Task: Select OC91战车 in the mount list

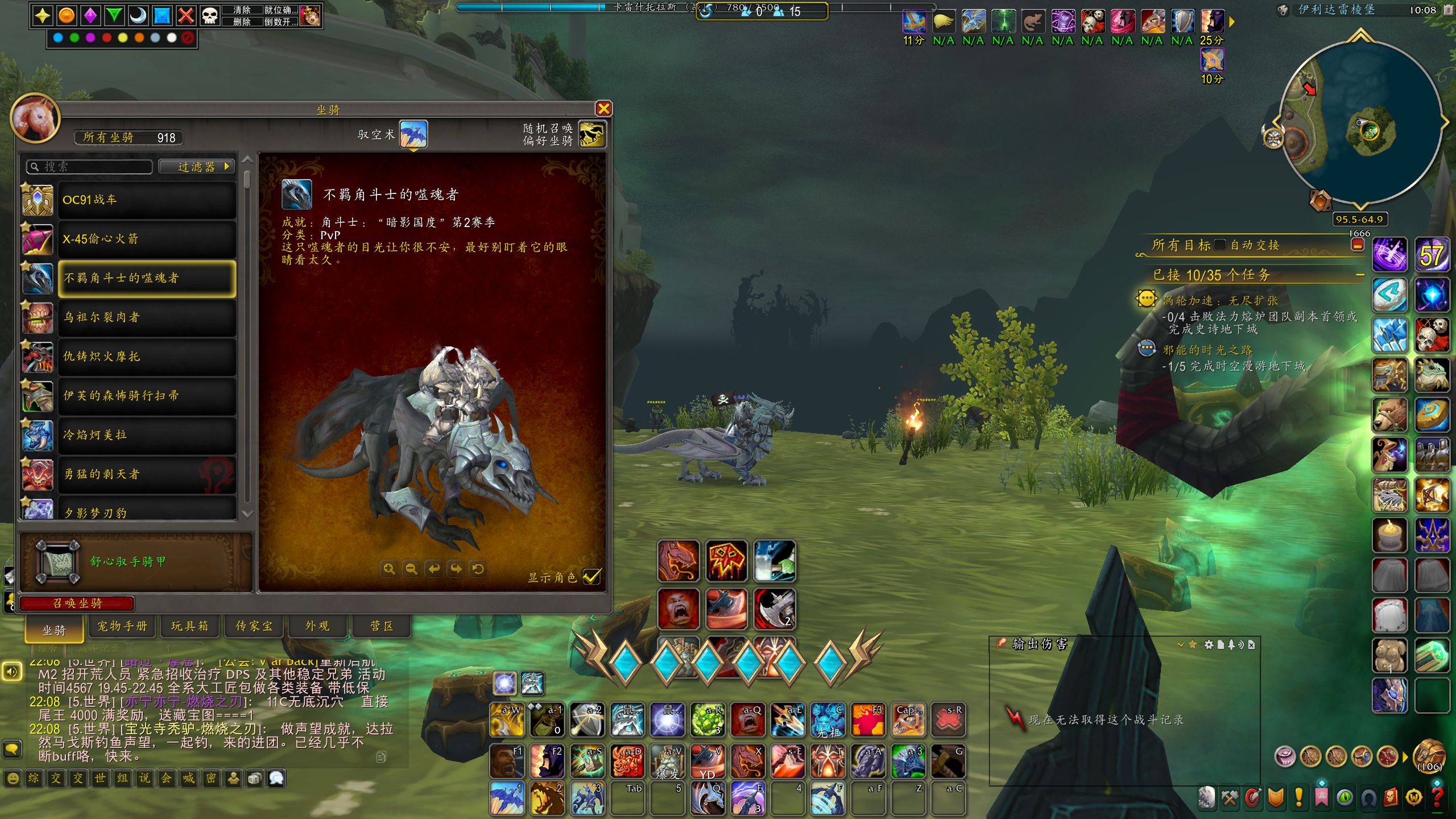Action: click(x=147, y=200)
